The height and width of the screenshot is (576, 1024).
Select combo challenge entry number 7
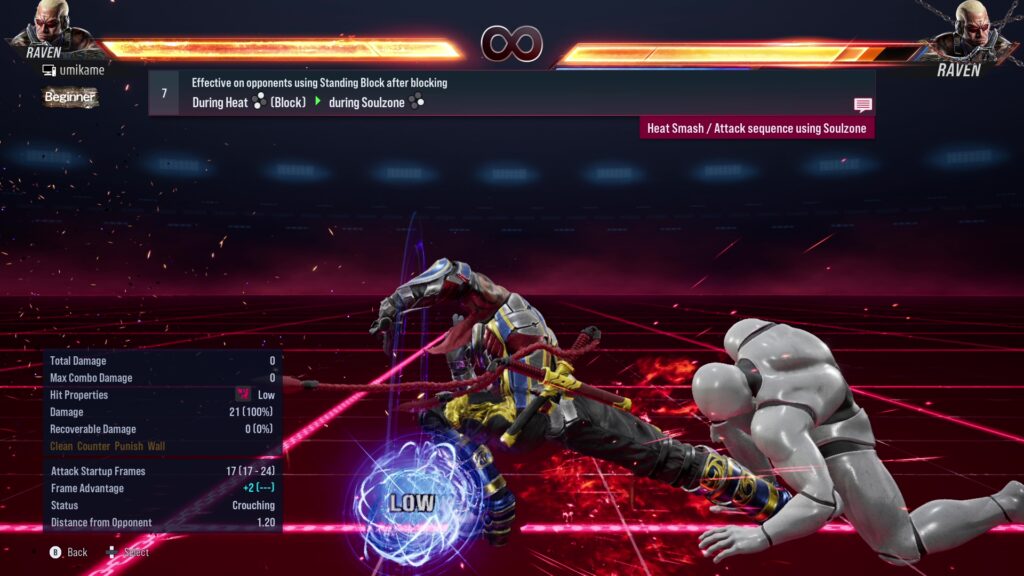click(x=164, y=93)
